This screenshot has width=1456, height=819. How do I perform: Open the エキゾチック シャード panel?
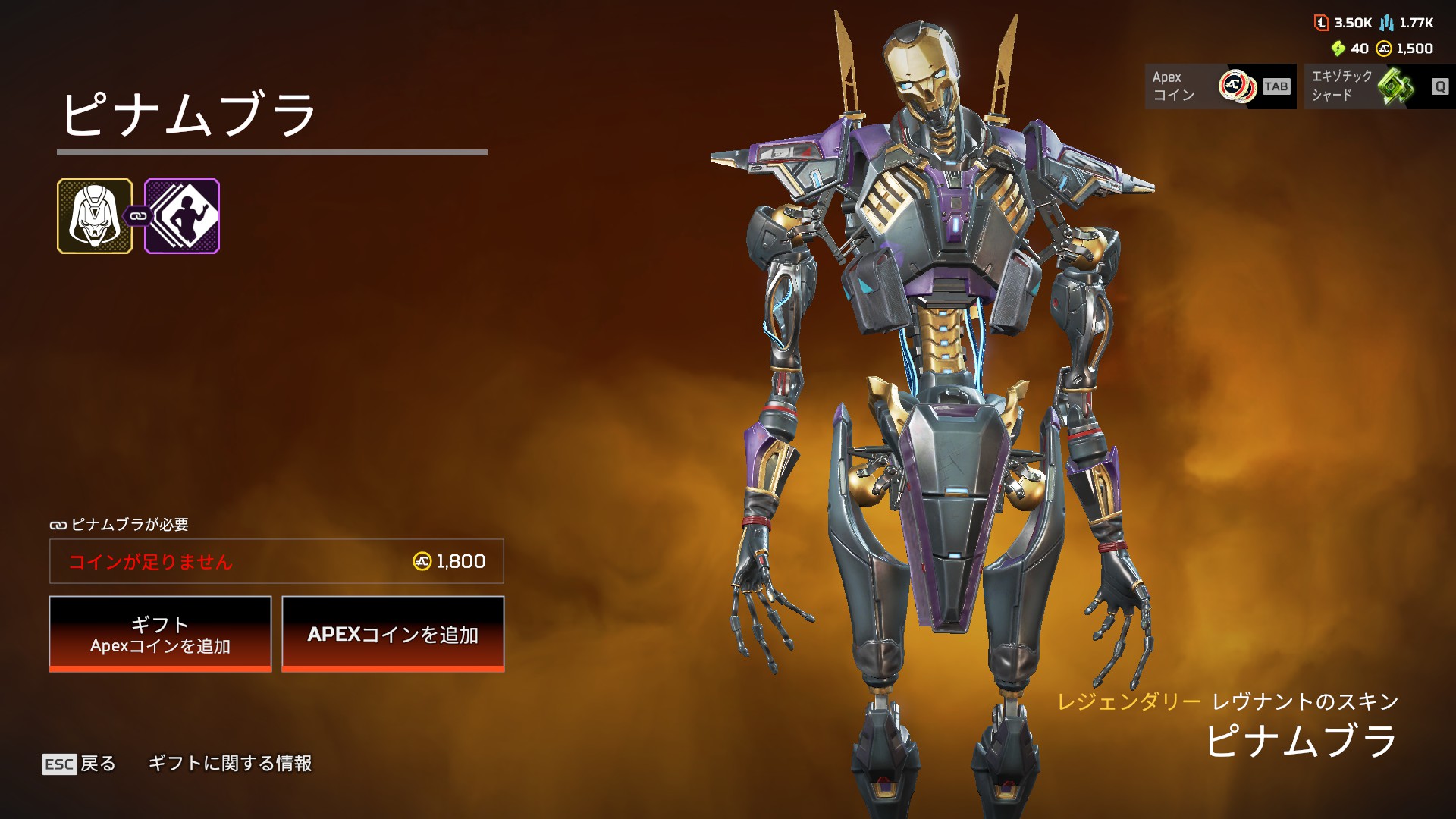point(1379,86)
